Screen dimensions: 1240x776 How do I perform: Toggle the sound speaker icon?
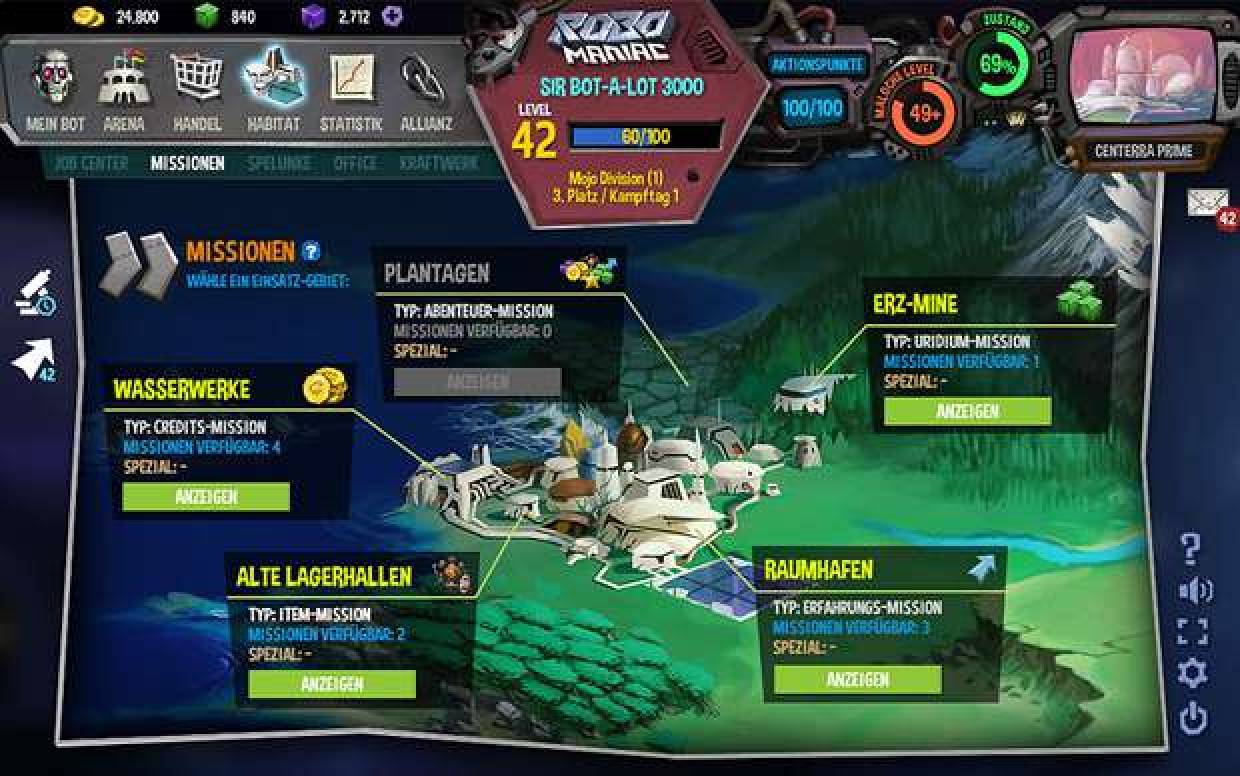pos(1195,591)
